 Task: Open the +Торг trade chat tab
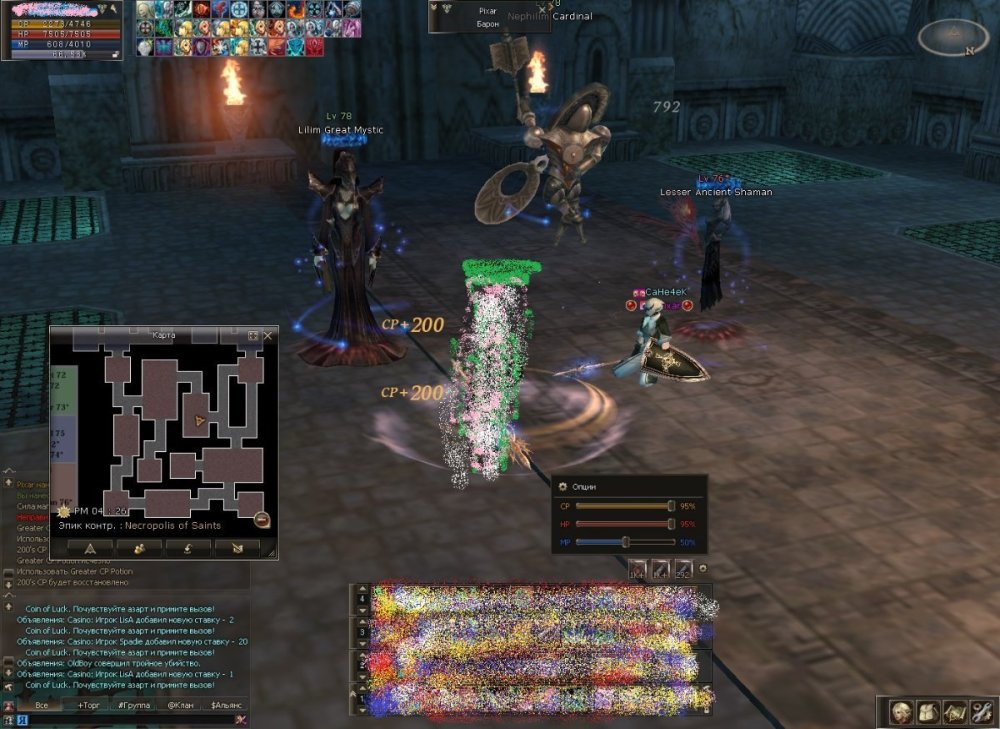[x=89, y=705]
